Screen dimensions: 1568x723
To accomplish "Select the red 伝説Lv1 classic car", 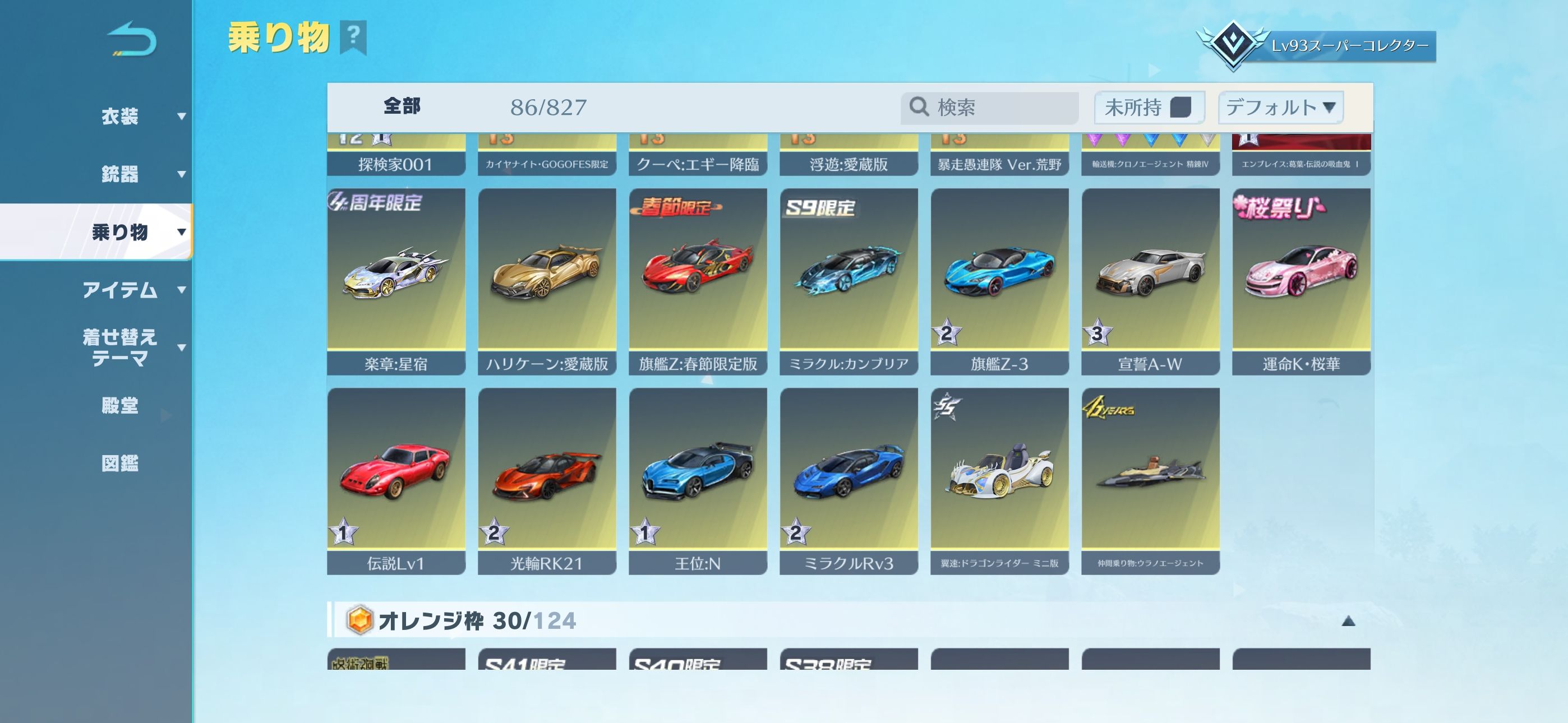I will point(396,480).
